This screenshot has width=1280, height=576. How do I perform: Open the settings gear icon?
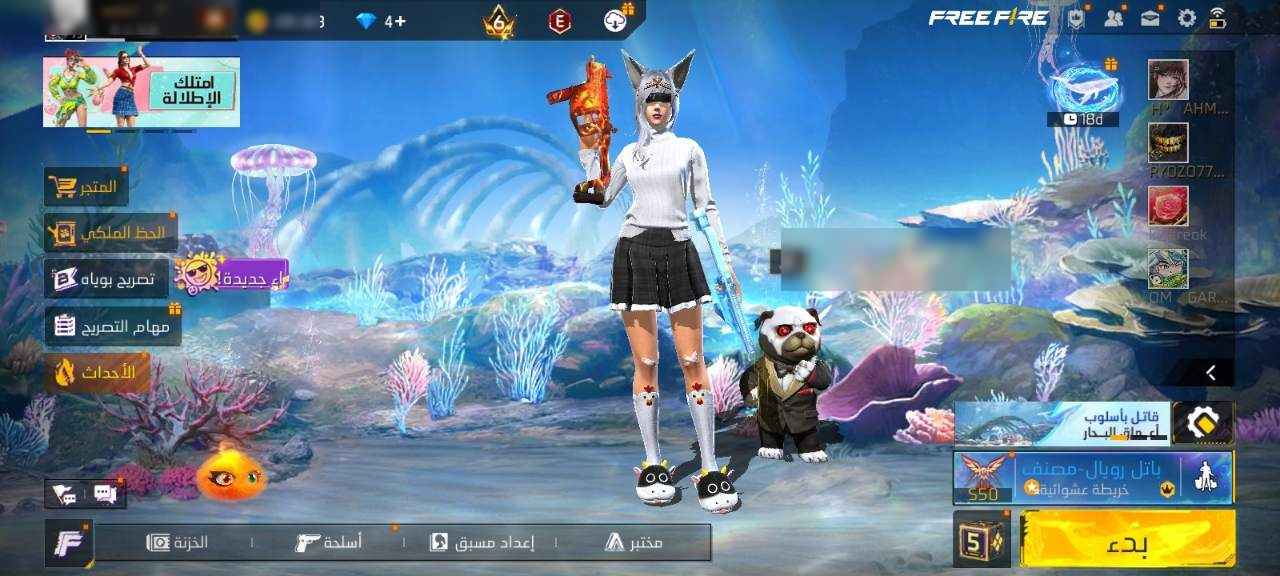point(1187,18)
